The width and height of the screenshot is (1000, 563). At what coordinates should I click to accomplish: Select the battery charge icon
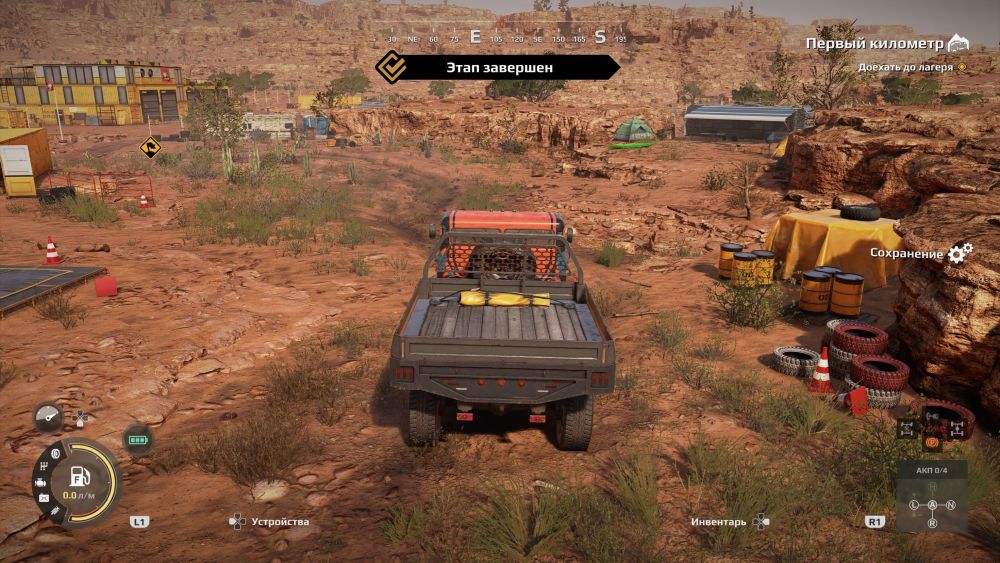pos(138,439)
